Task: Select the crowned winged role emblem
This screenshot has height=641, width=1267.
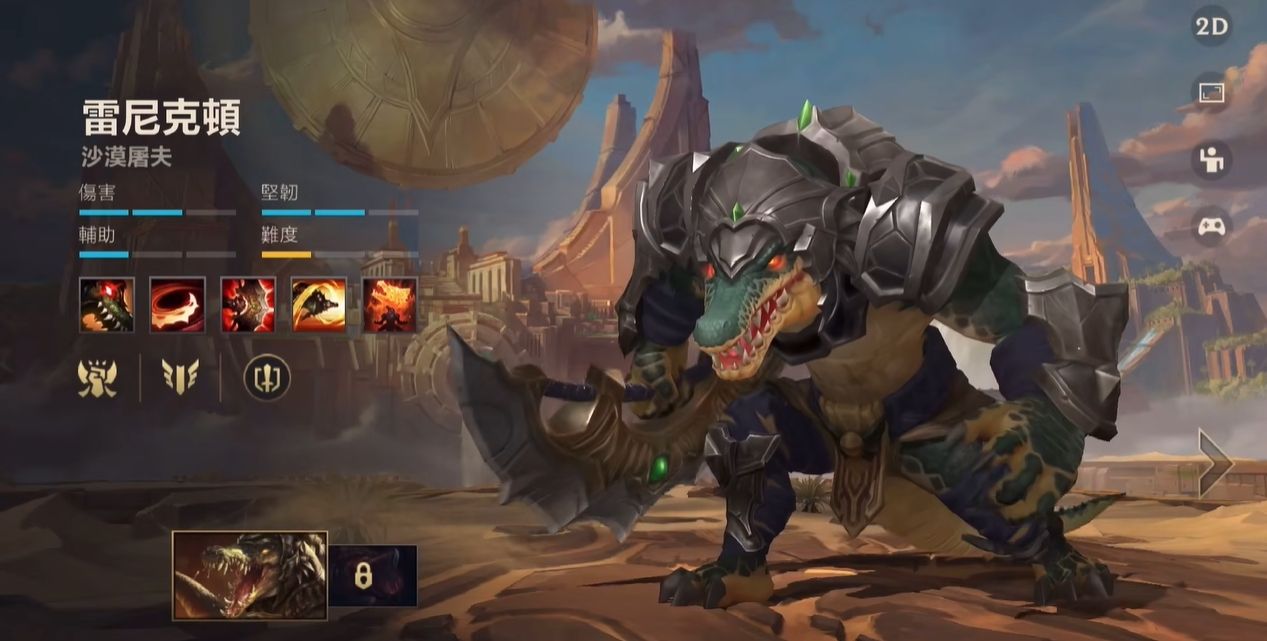Action: (x=98, y=378)
